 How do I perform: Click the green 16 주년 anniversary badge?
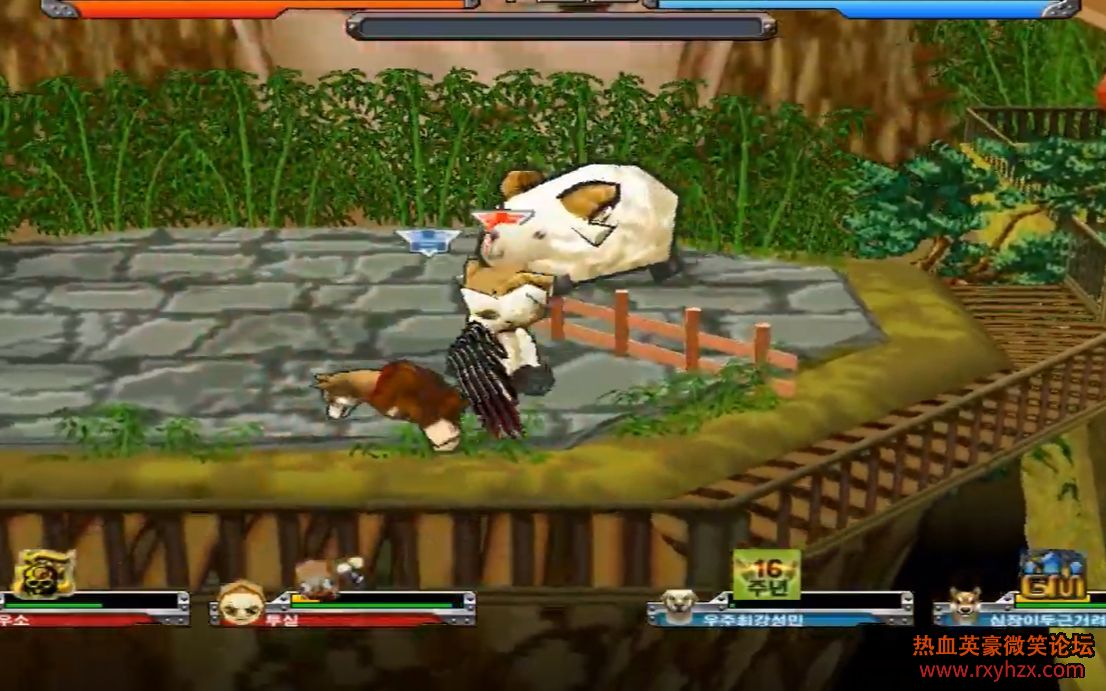point(766,574)
